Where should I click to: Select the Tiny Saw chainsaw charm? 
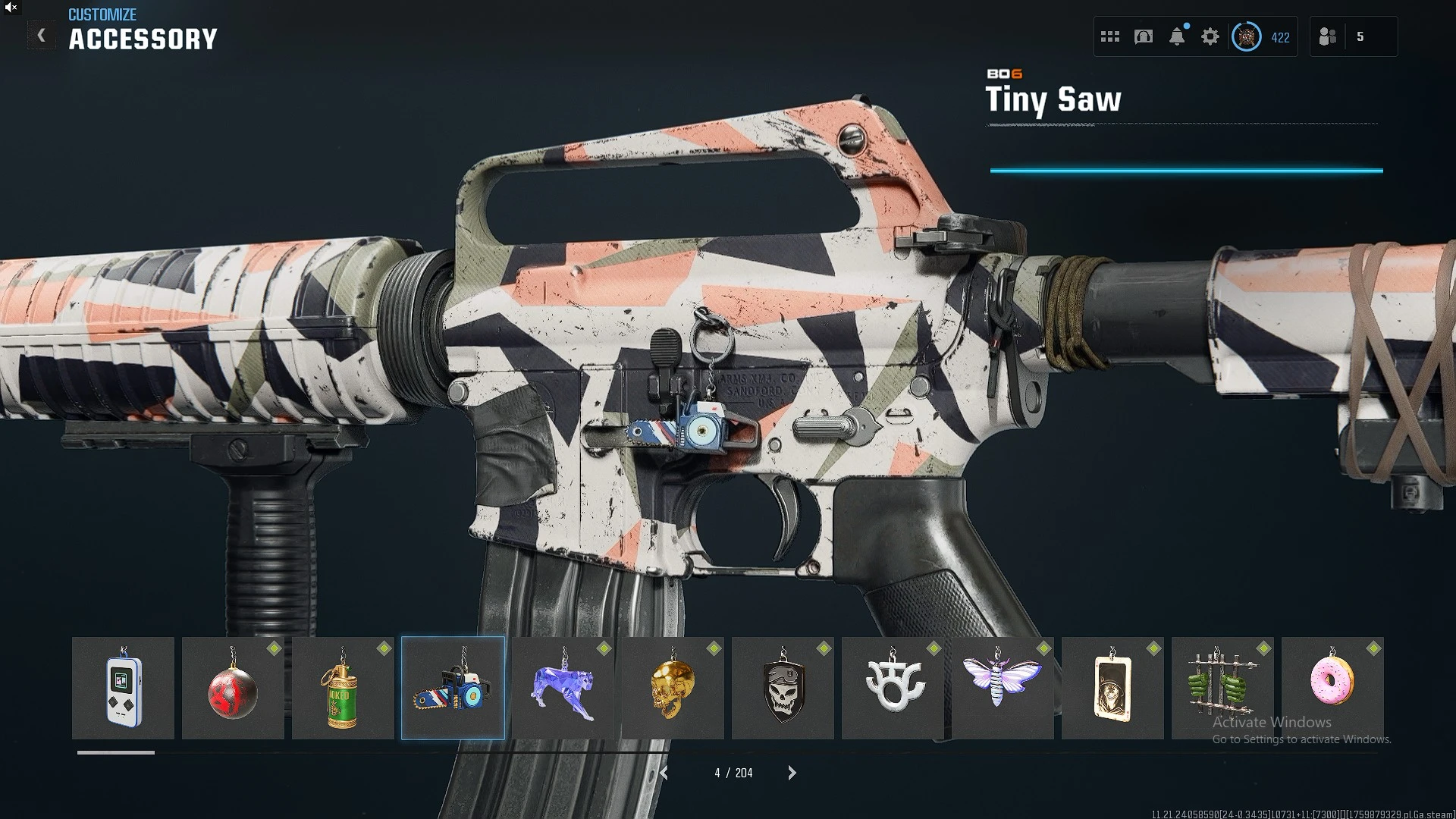[453, 688]
